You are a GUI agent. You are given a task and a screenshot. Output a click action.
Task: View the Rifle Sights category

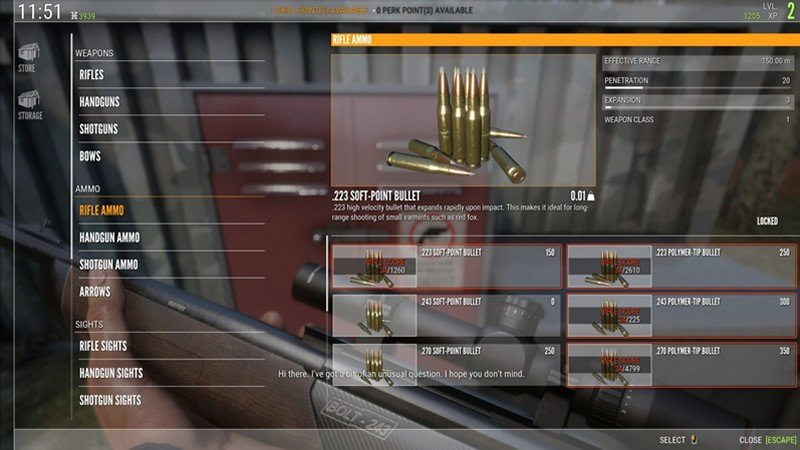(104, 346)
